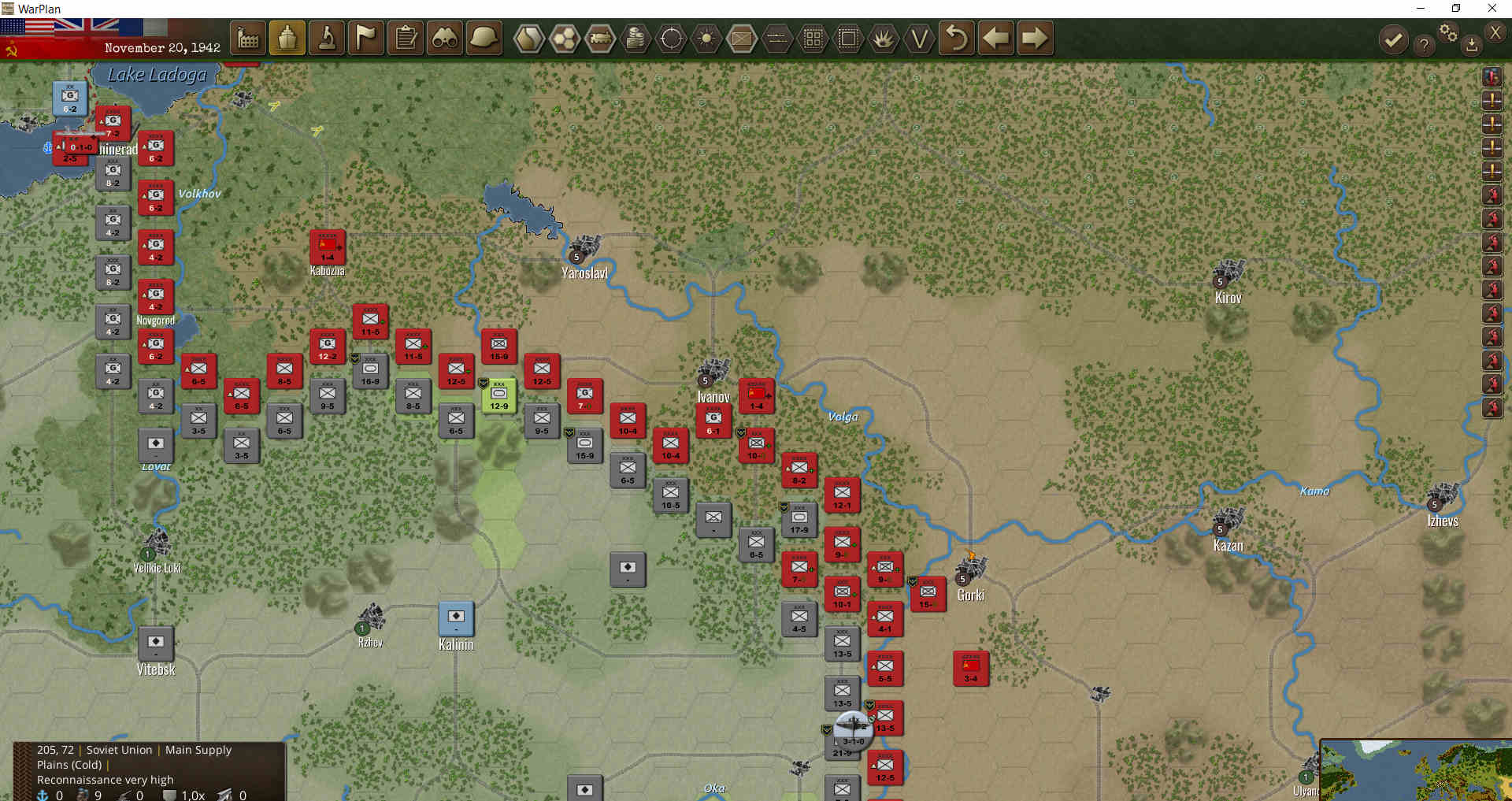1512x801 pixels.
Task: Select the naval ship mode icon
Action: coord(287,38)
